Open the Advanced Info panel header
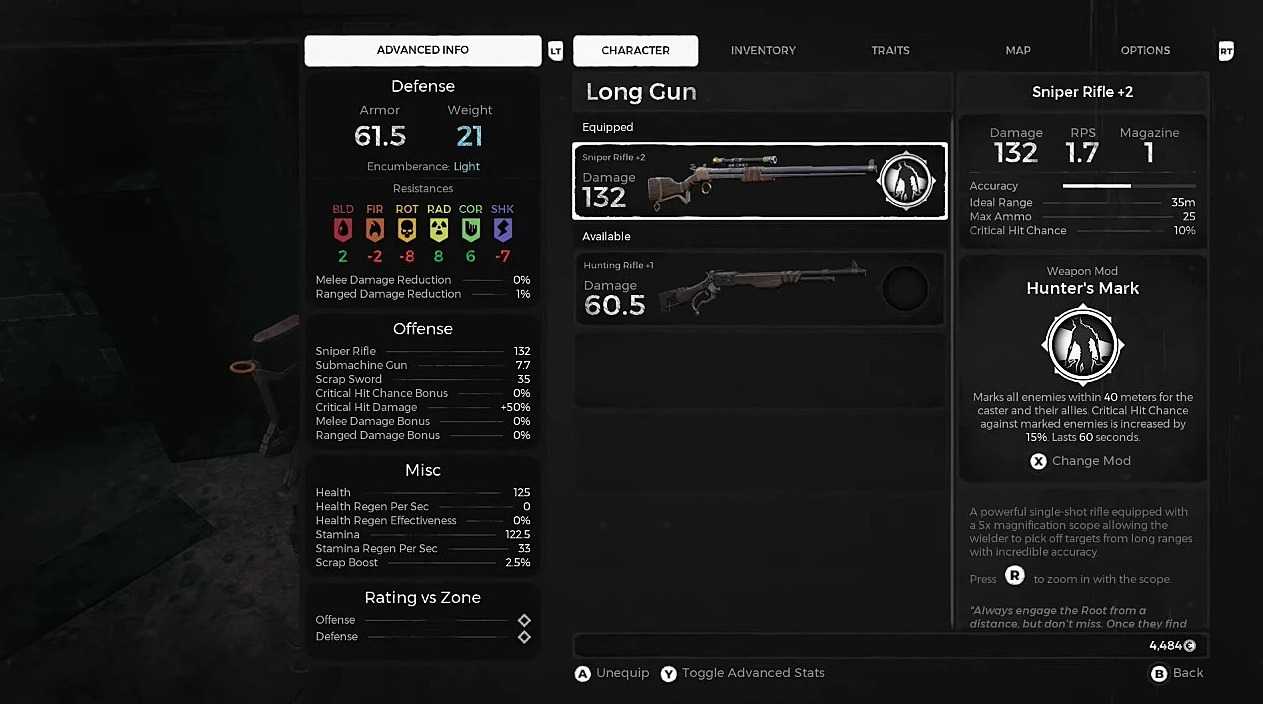The width and height of the screenshot is (1263, 704). click(422, 50)
